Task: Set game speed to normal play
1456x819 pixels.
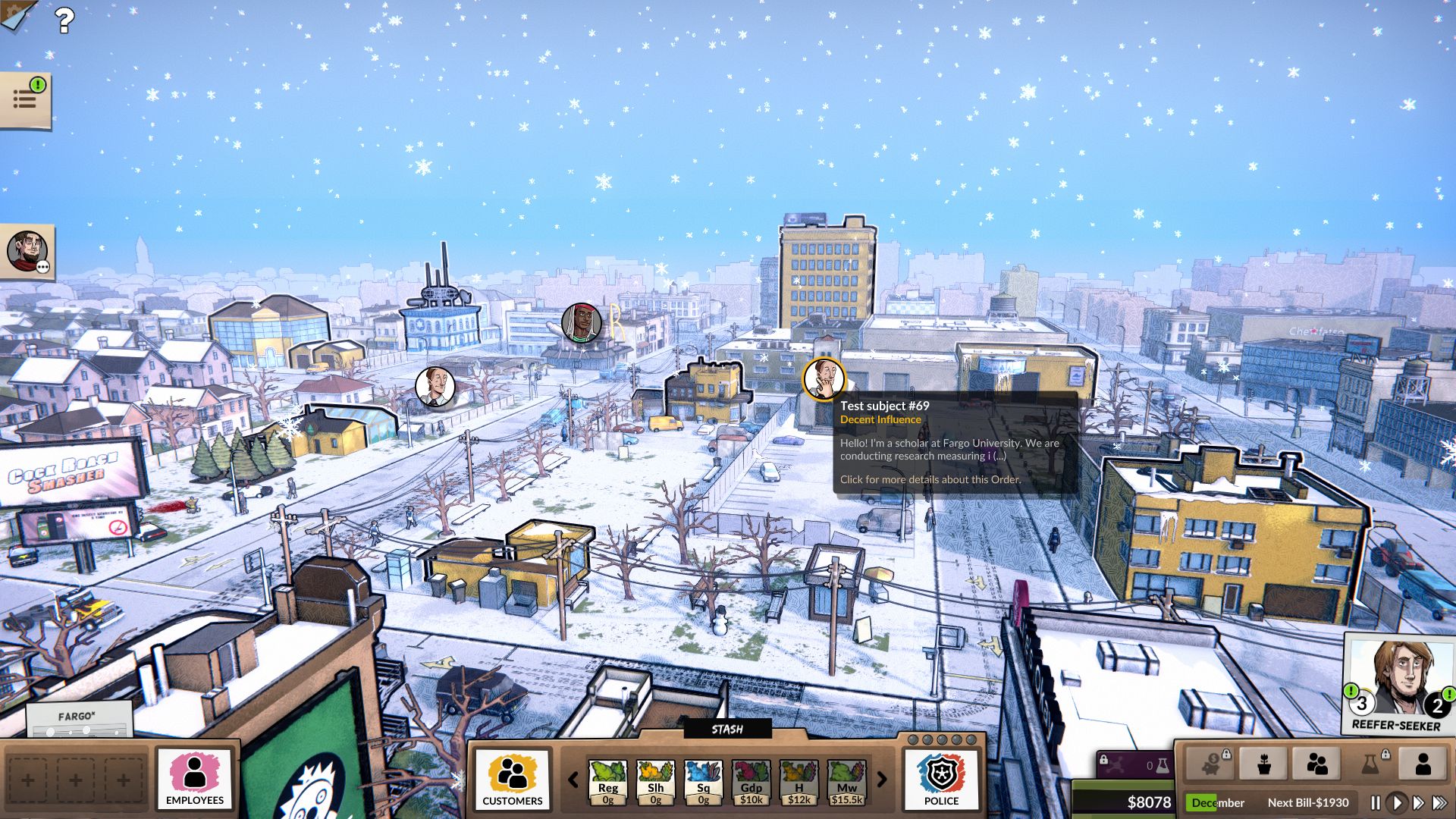Action: click(x=1397, y=802)
